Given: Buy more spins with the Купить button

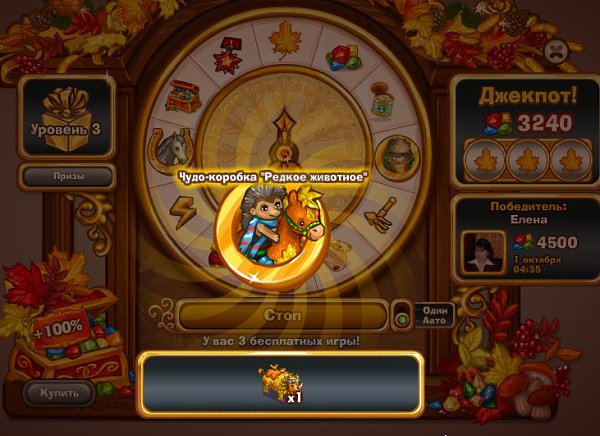Looking at the screenshot, I should [x=58, y=392].
